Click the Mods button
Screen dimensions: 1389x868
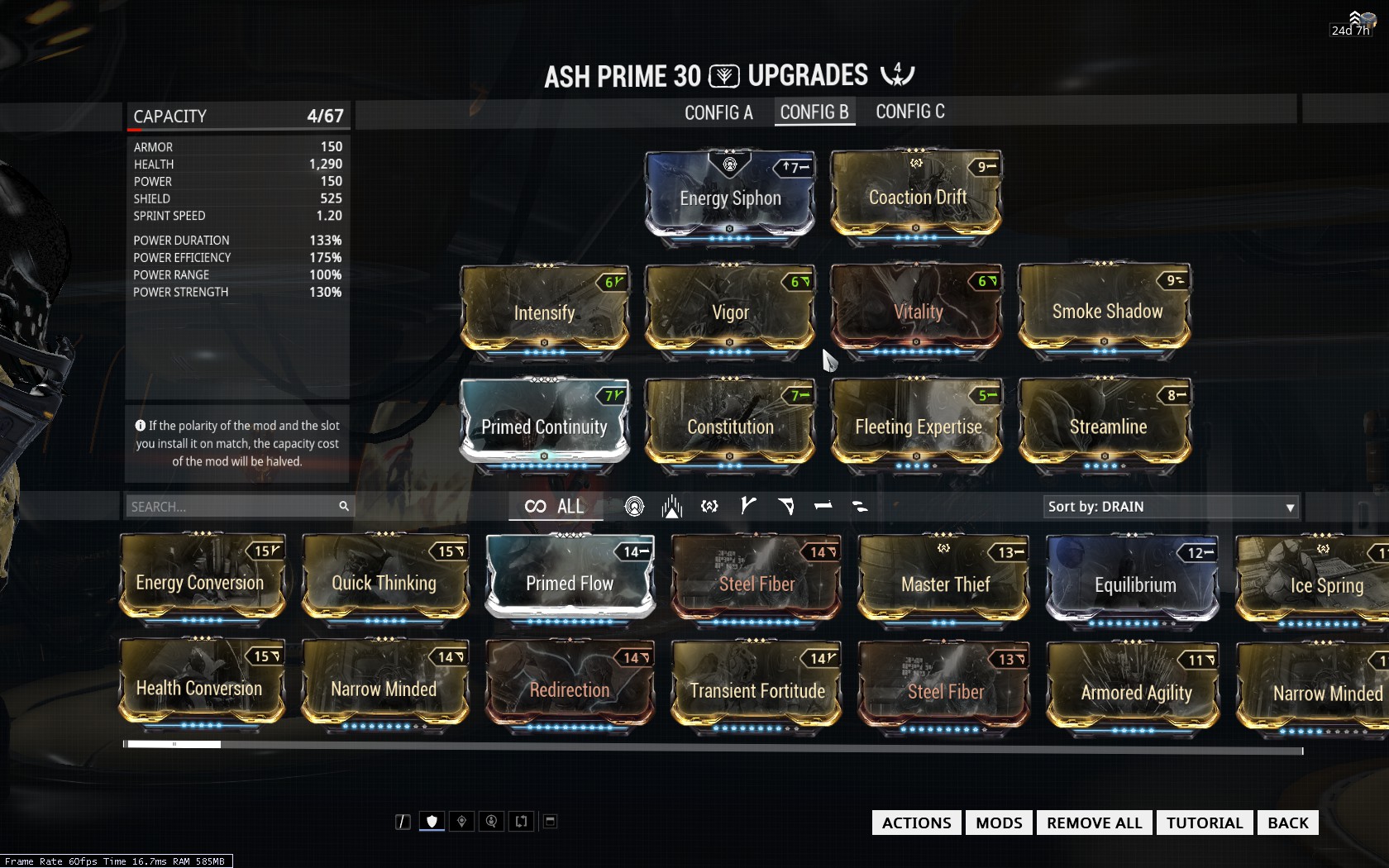(999, 823)
